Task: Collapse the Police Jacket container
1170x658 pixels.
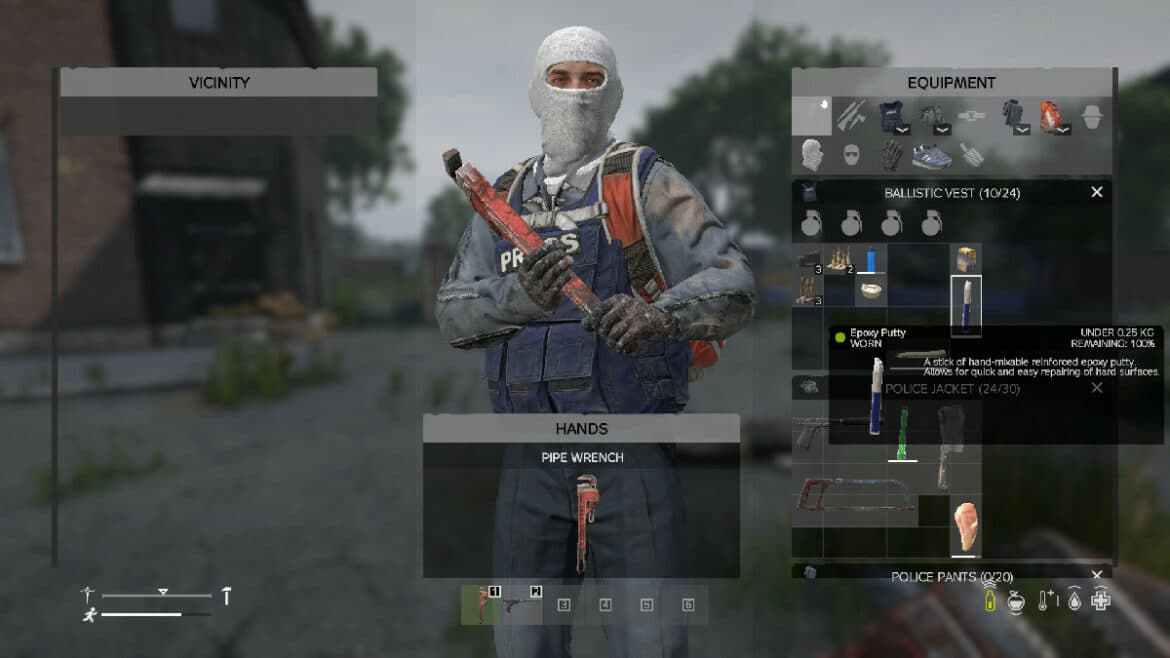Action: coord(1096,387)
